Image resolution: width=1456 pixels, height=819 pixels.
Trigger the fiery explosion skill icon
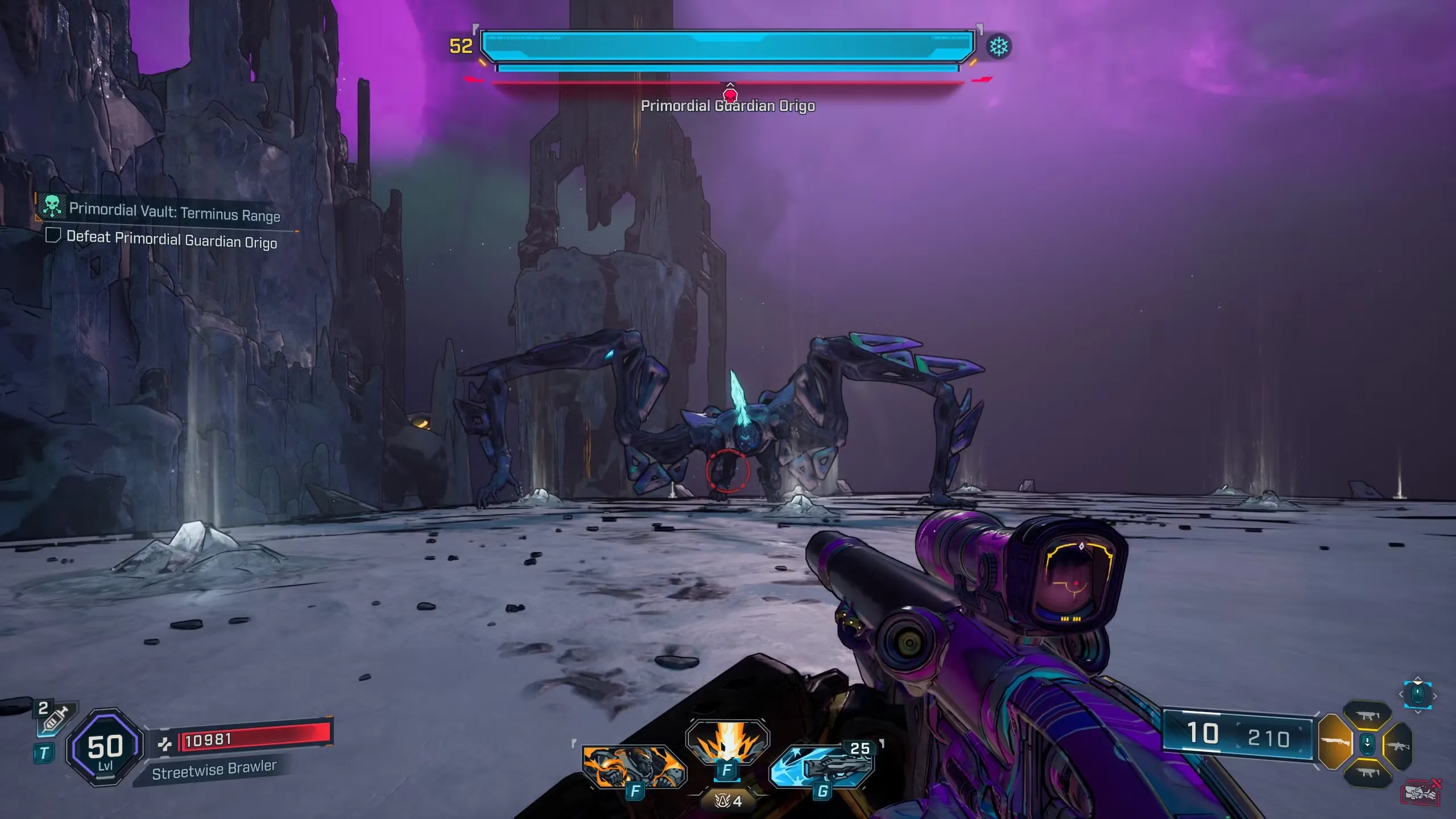click(x=727, y=741)
